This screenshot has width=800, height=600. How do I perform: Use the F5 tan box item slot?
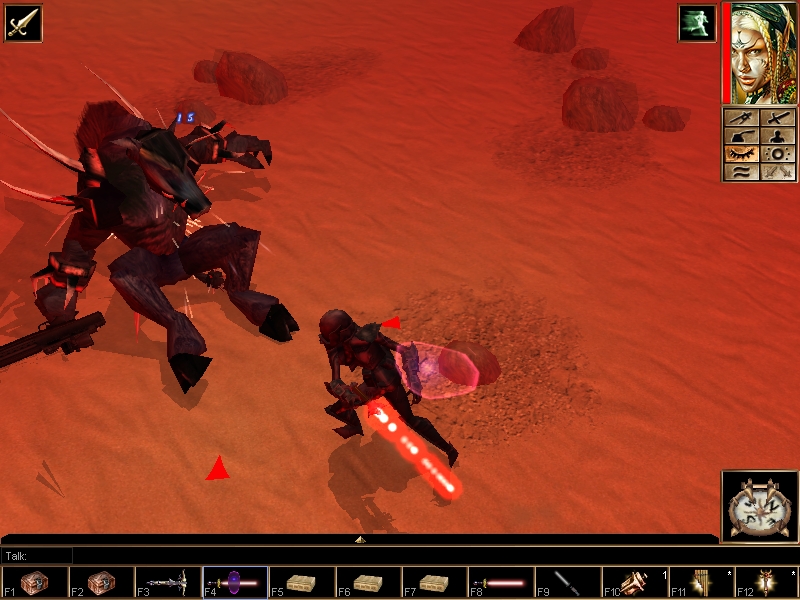pyautogui.click(x=301, y=583)
